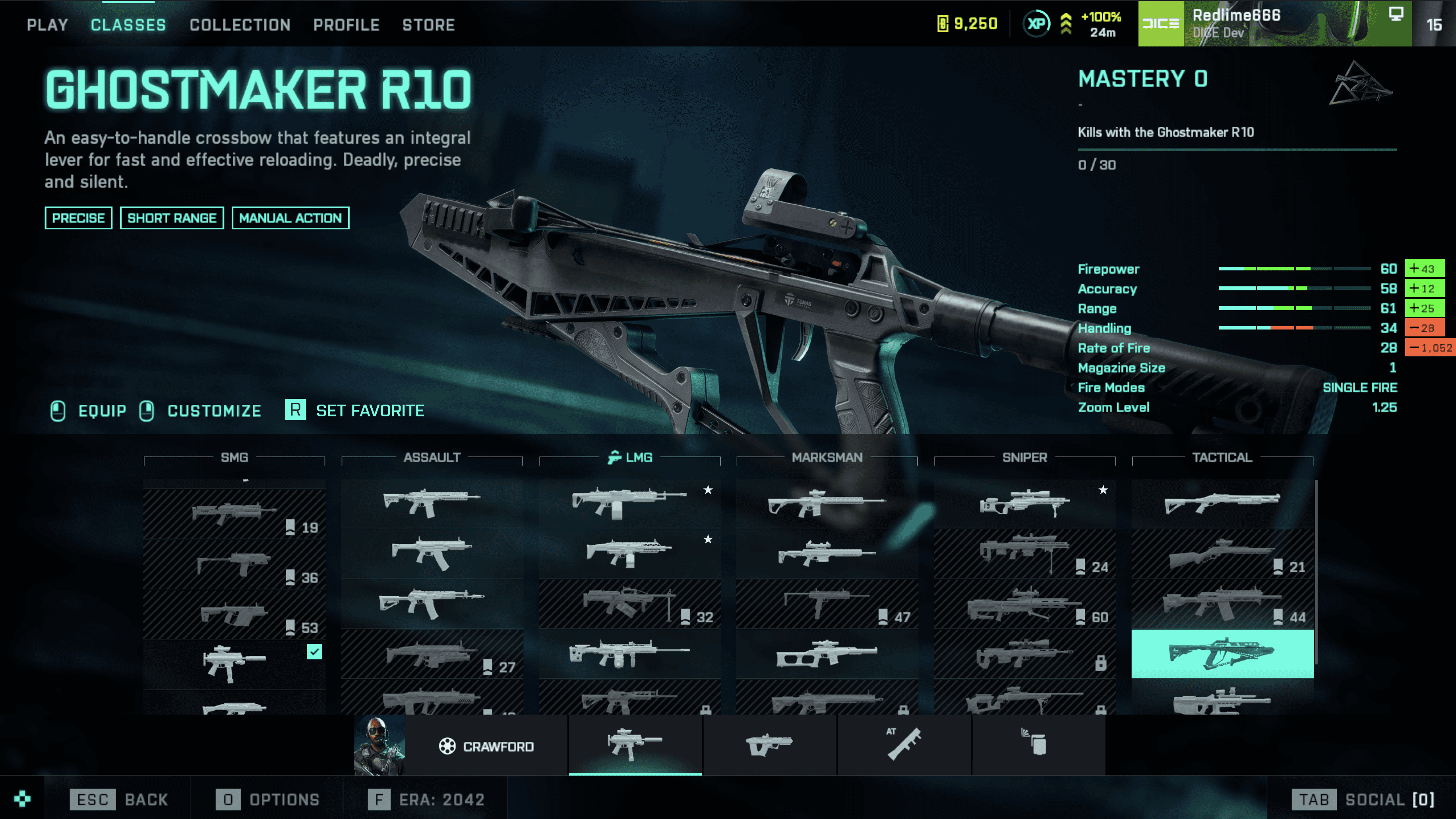
Task: Choose the top assault rifle
Action: 432,503
